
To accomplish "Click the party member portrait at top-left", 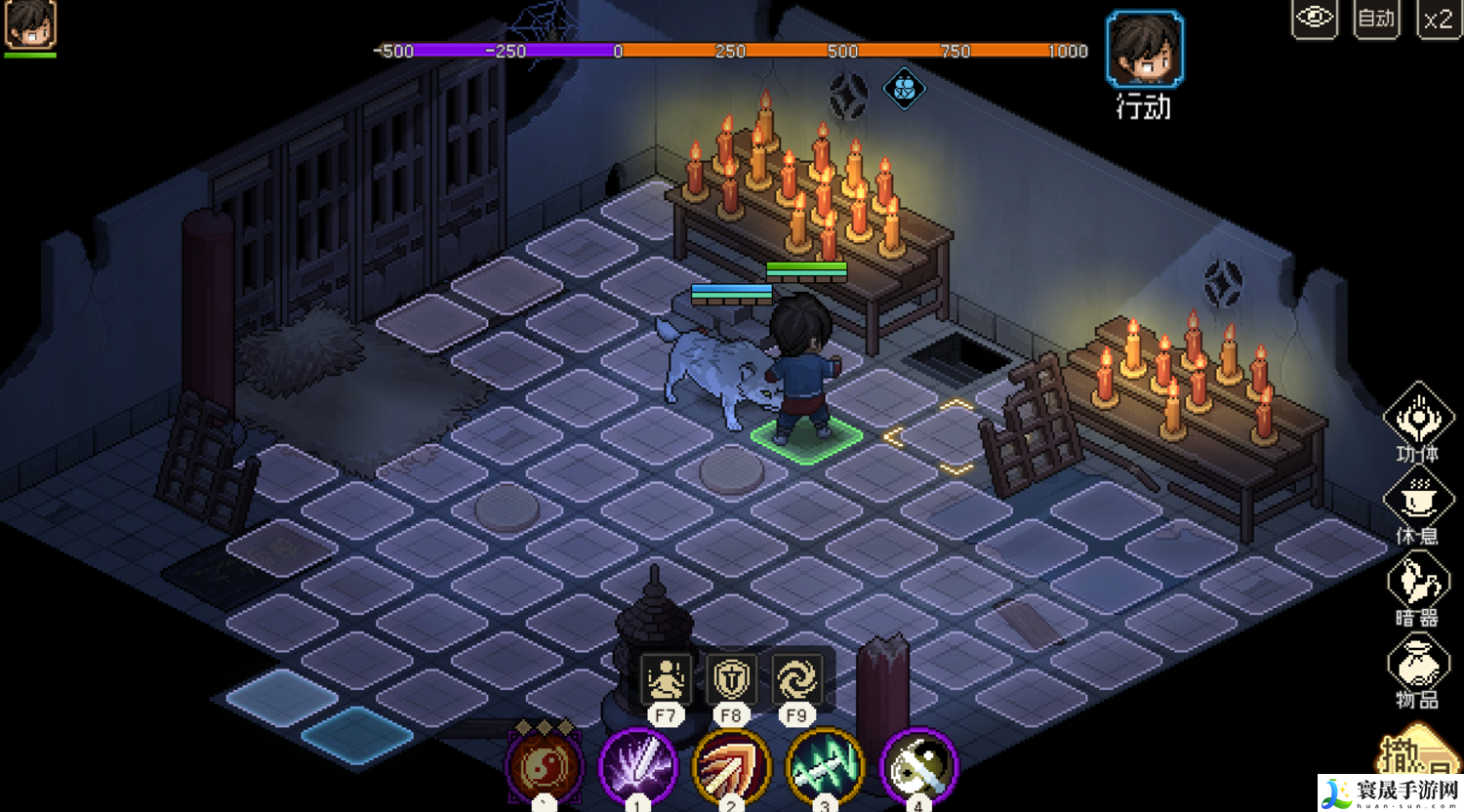I will (30, 24).
